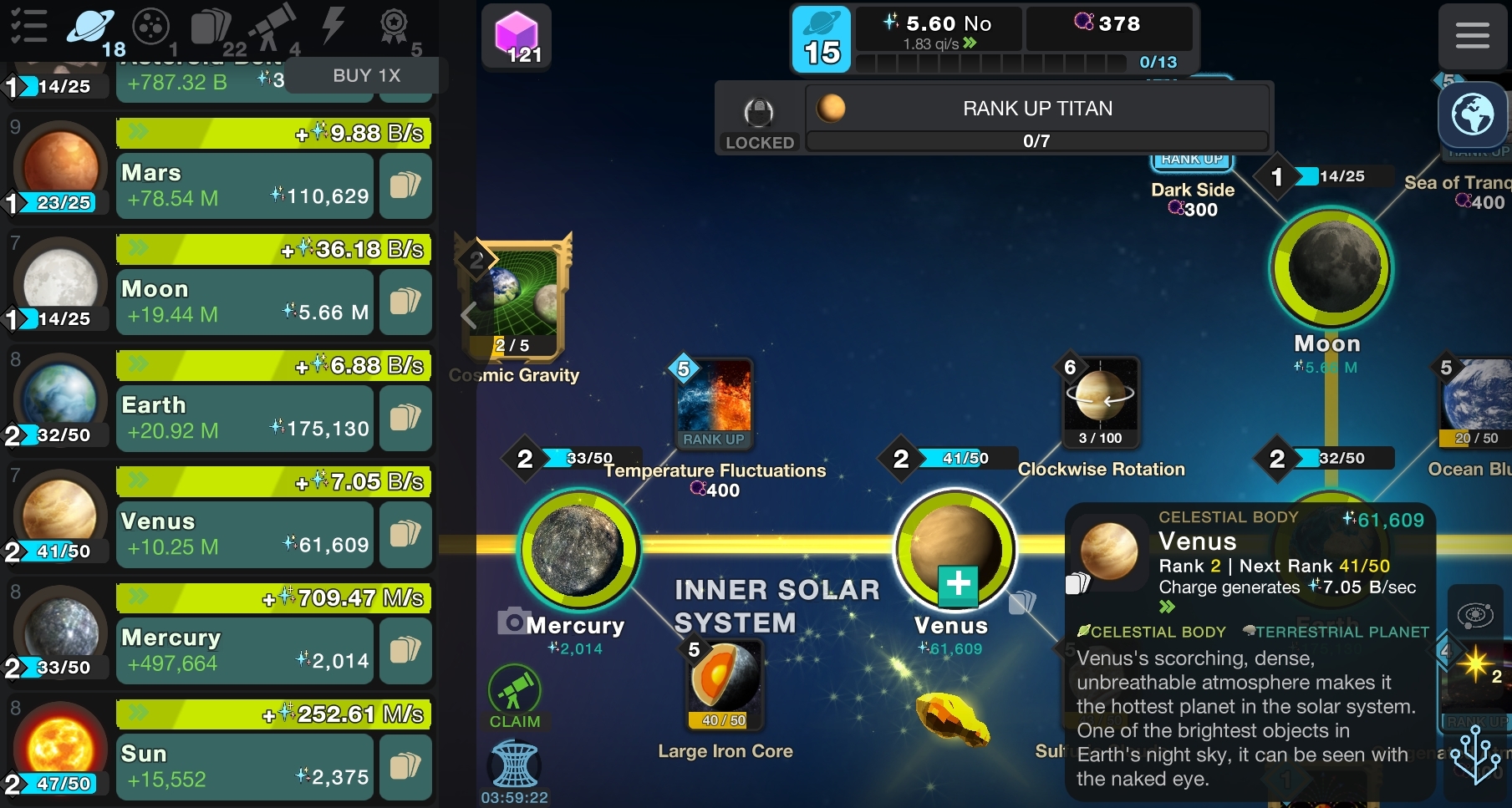Viewport: 1512px width, 808px height.
Task: Select the award ribbon achievements tab
Action: point(394,28)
